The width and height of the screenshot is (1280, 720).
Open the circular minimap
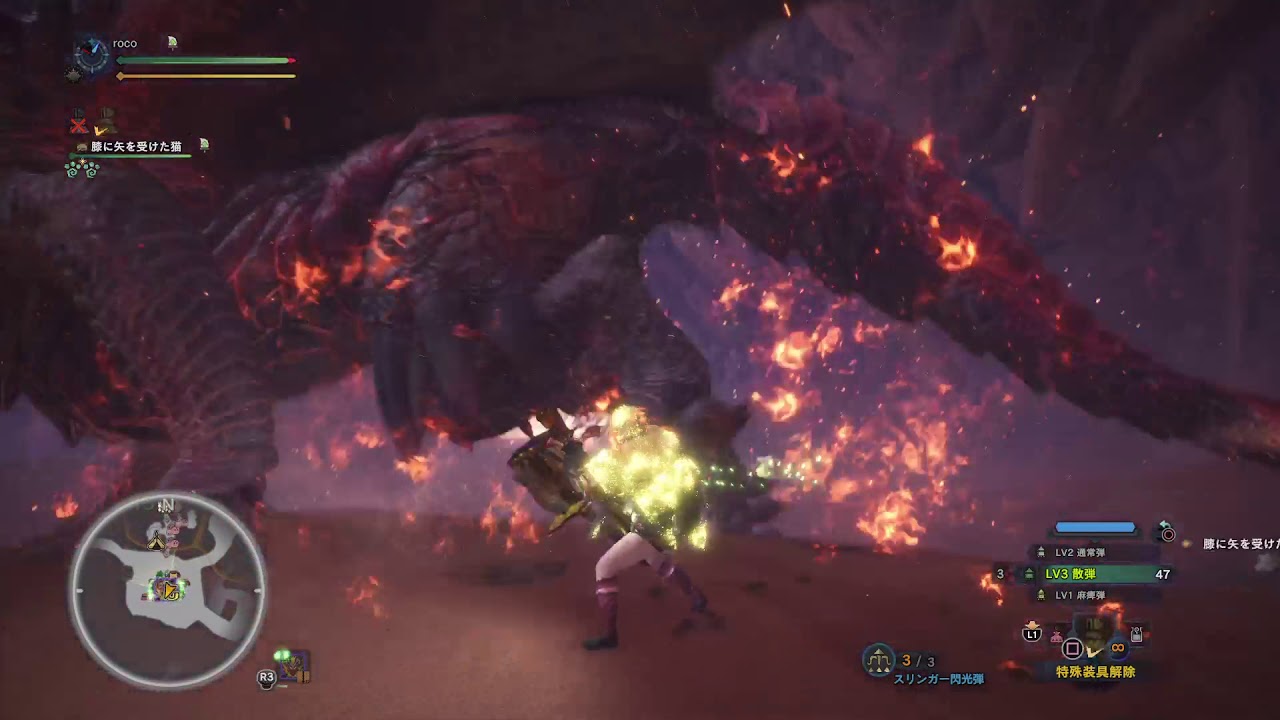pos(166,590)
